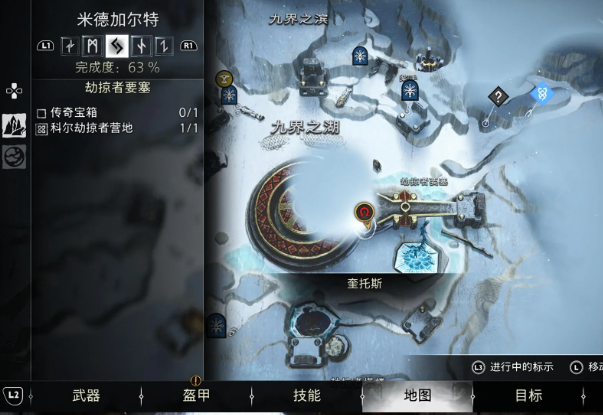The height and width of the screenshot is (415, 603).
Task: Select the question mark map marker
Action: [x=498, y=96]
